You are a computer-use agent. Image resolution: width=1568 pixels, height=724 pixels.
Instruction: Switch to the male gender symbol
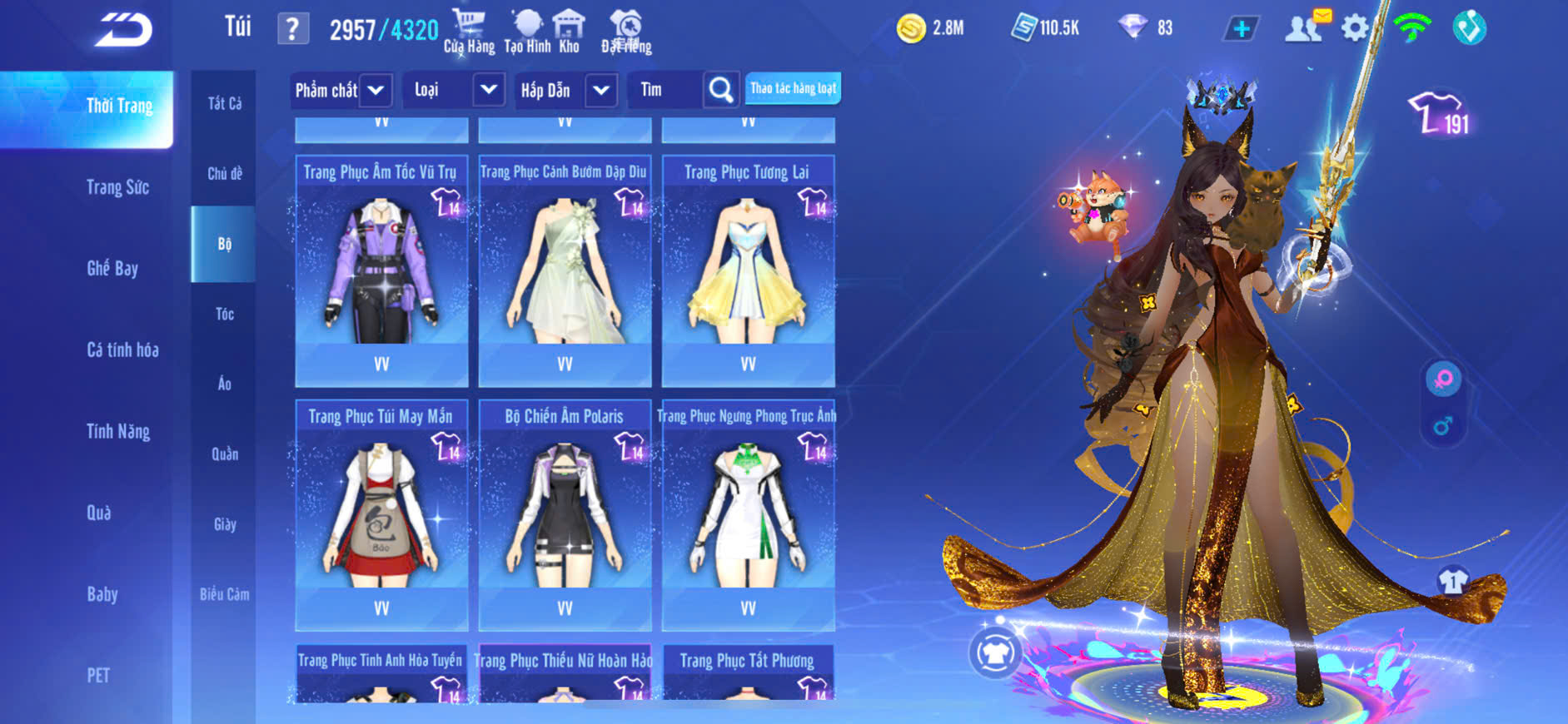point(1443,426)
